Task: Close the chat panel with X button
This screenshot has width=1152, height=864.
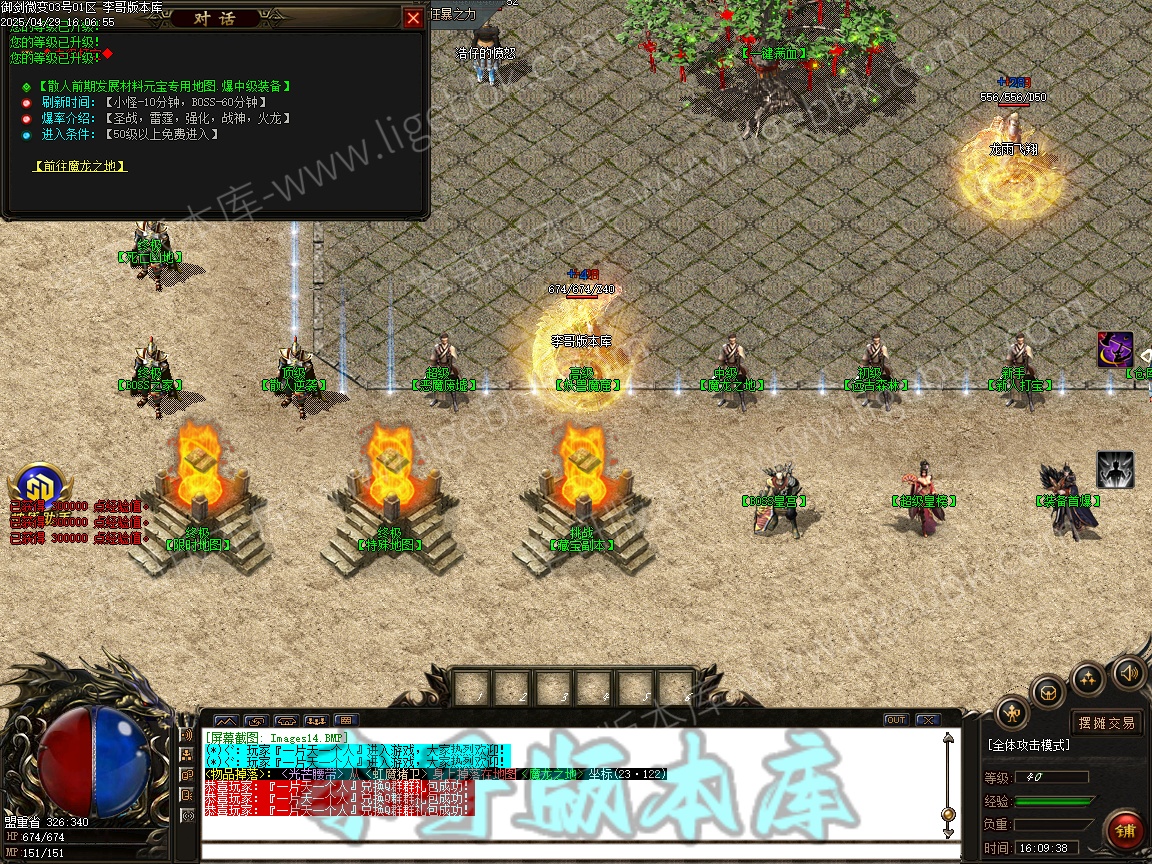Action: click(x=927, y=720)
